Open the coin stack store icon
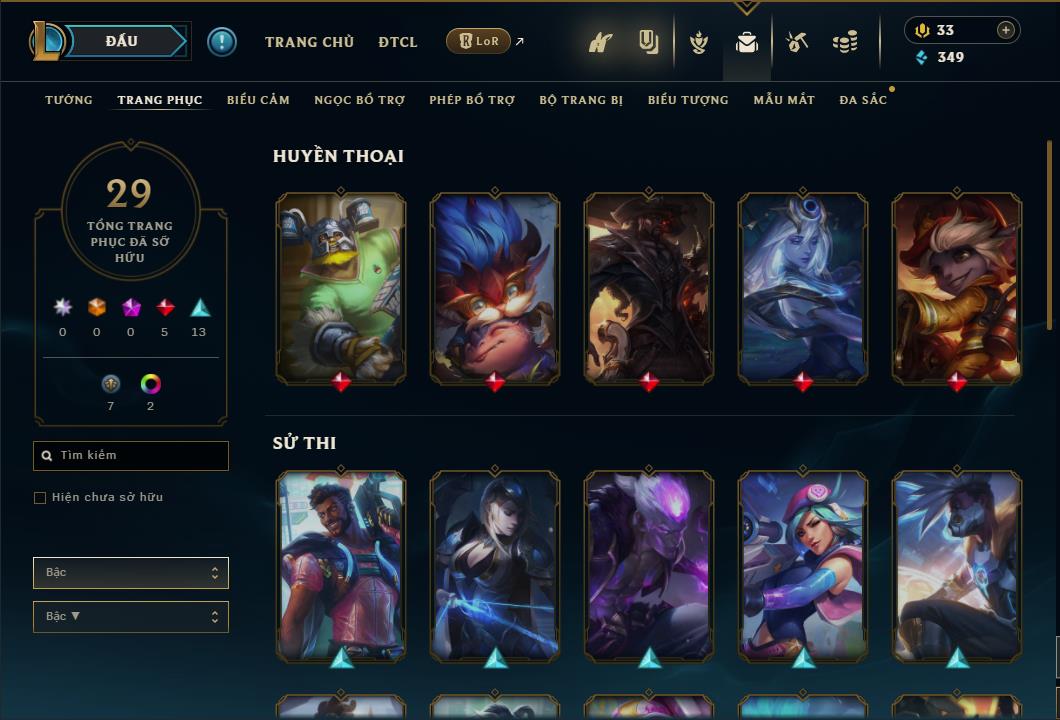1060x720 pixels. 845,42
